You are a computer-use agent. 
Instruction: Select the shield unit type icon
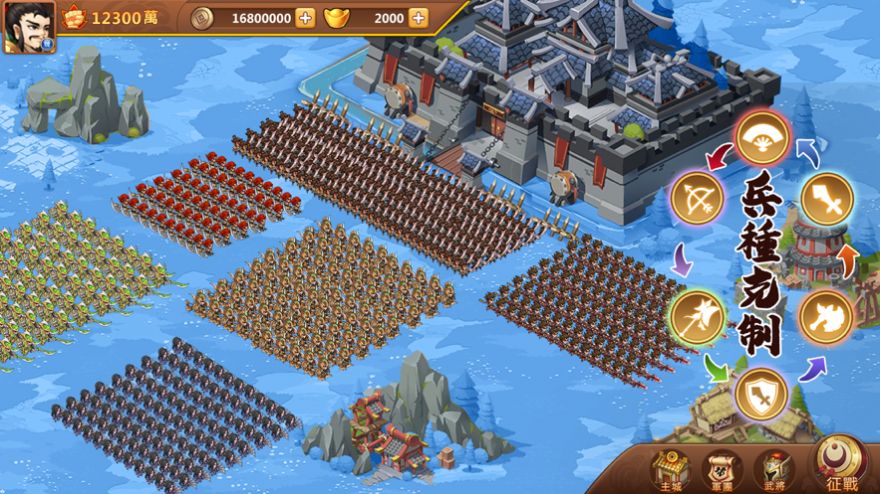tap(761, 393)
